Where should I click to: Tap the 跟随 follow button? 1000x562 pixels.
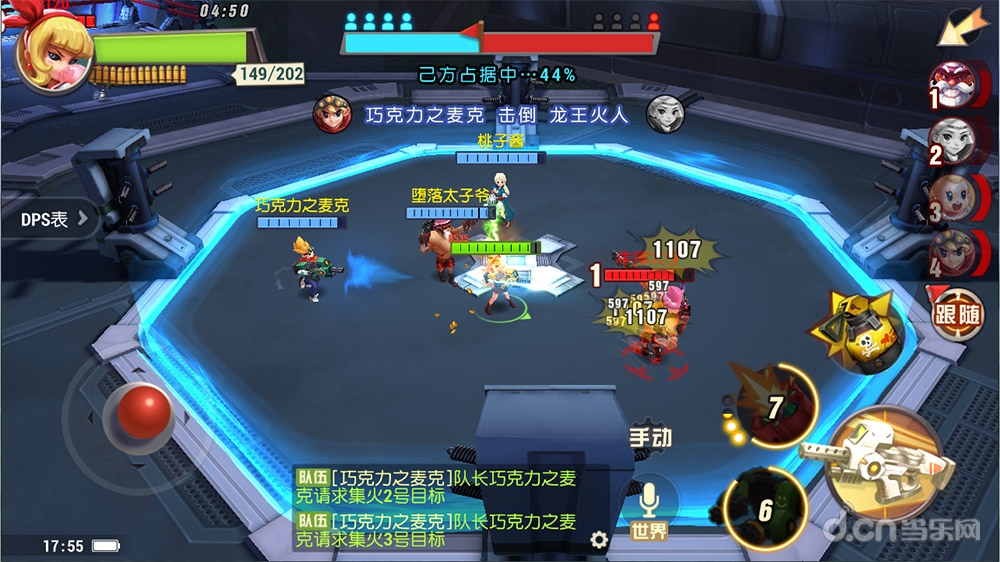958,314
